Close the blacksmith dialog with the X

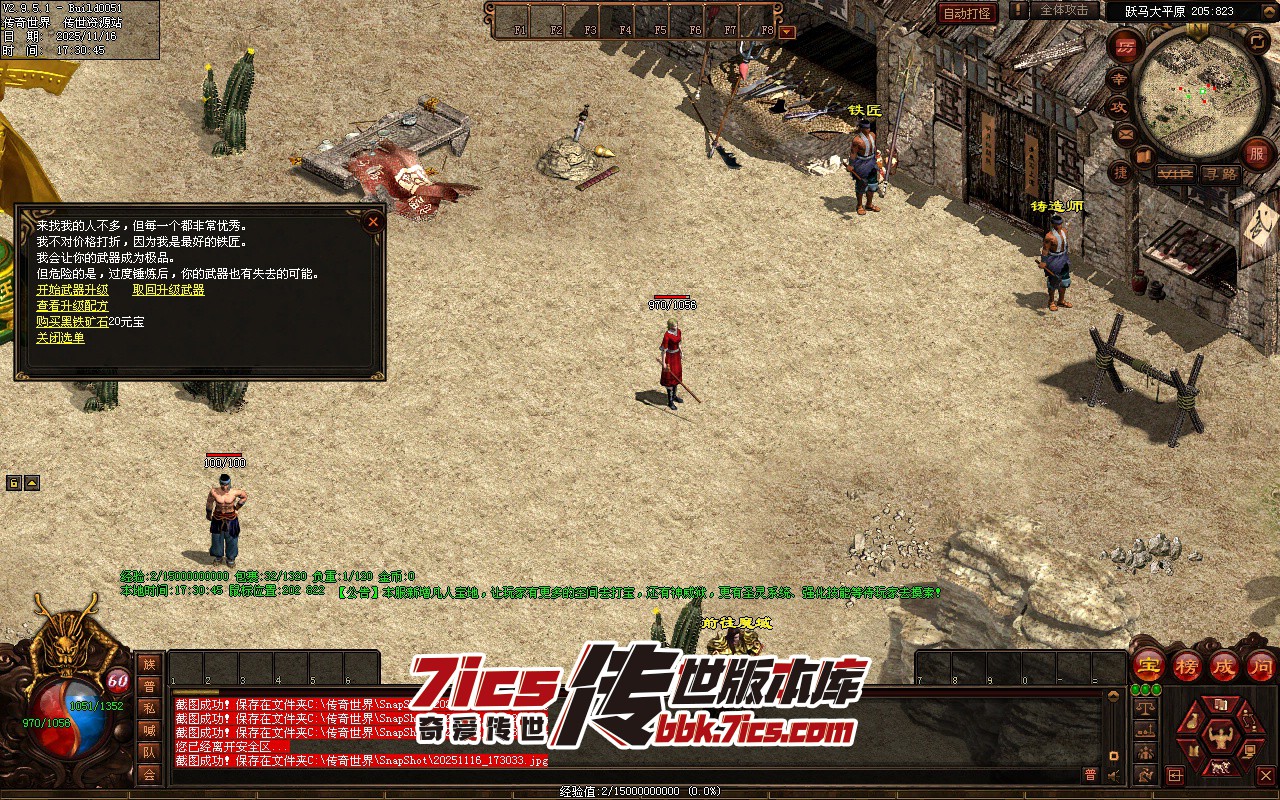[373, 221]
